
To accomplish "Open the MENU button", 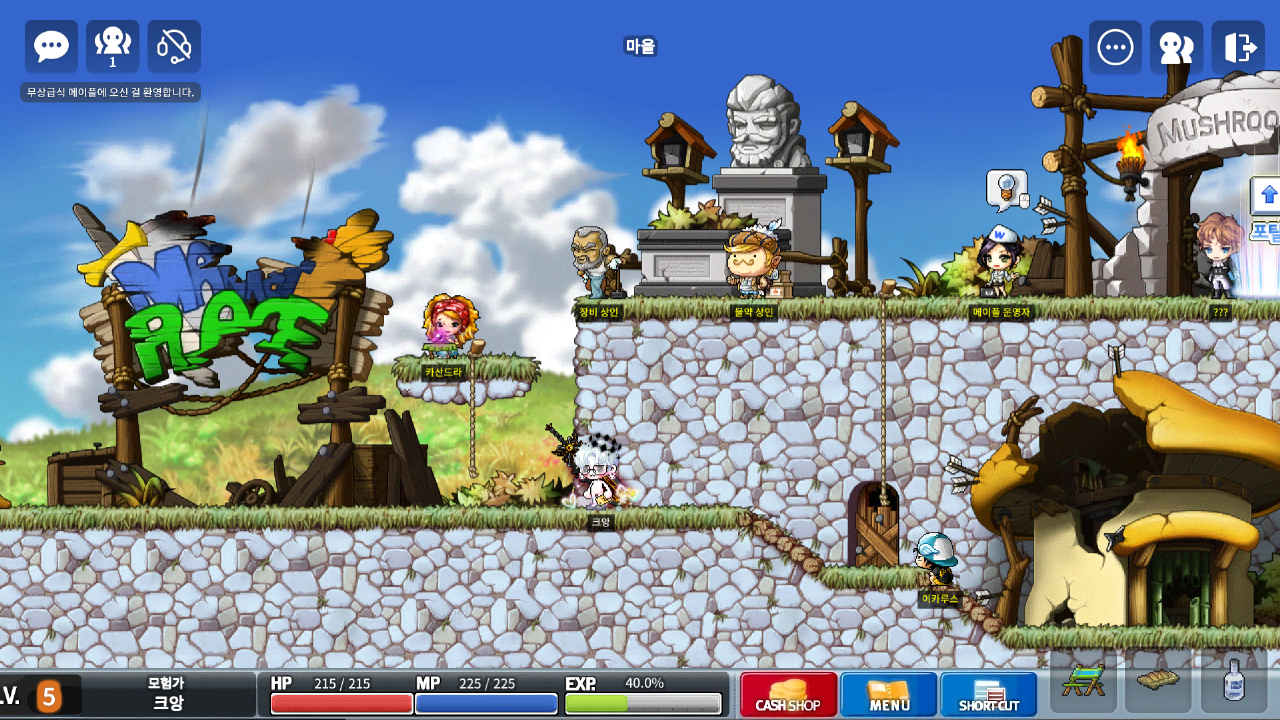I will (x=889, y=695).
